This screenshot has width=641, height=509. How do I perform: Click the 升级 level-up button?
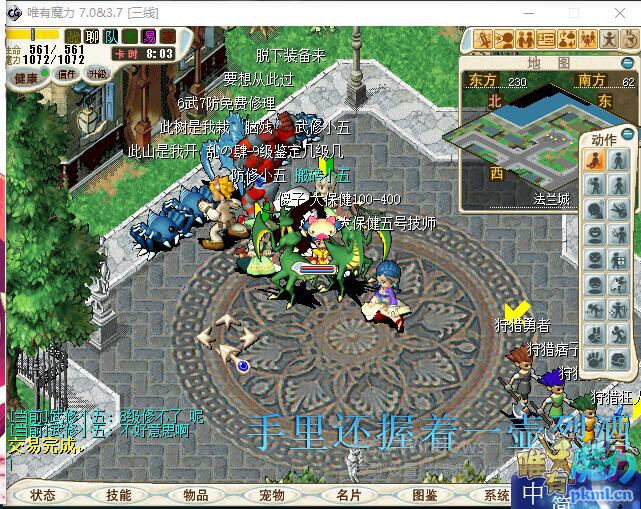97,74
